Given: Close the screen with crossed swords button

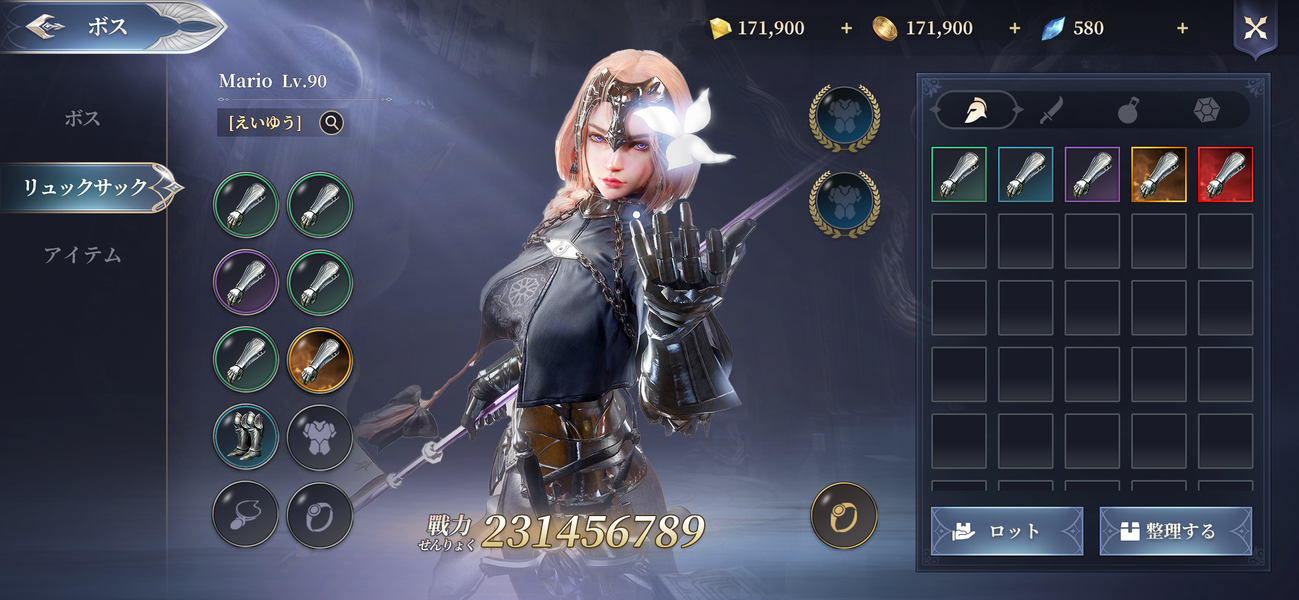Looking at the screenshot, I should tap(1255, 28).
